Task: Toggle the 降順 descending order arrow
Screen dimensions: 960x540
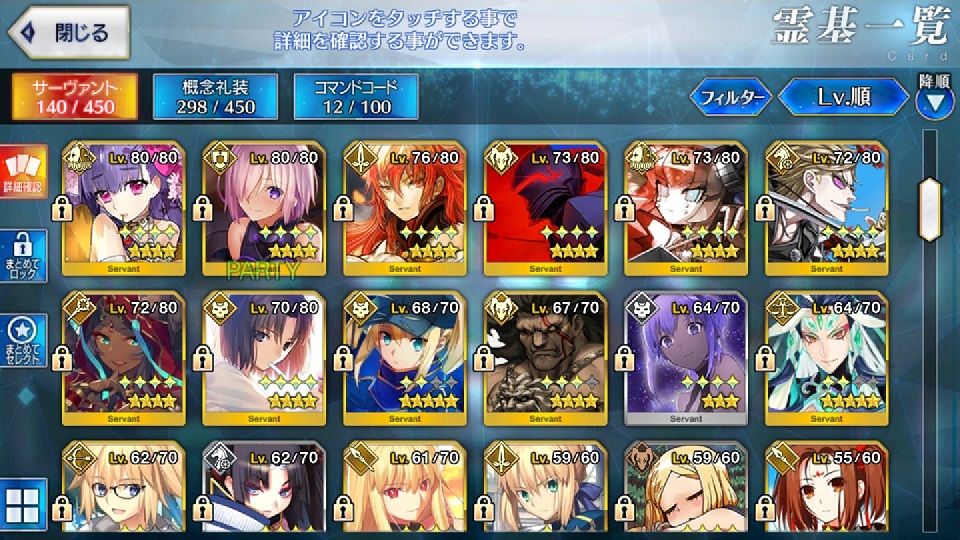Action: (934, 99)
